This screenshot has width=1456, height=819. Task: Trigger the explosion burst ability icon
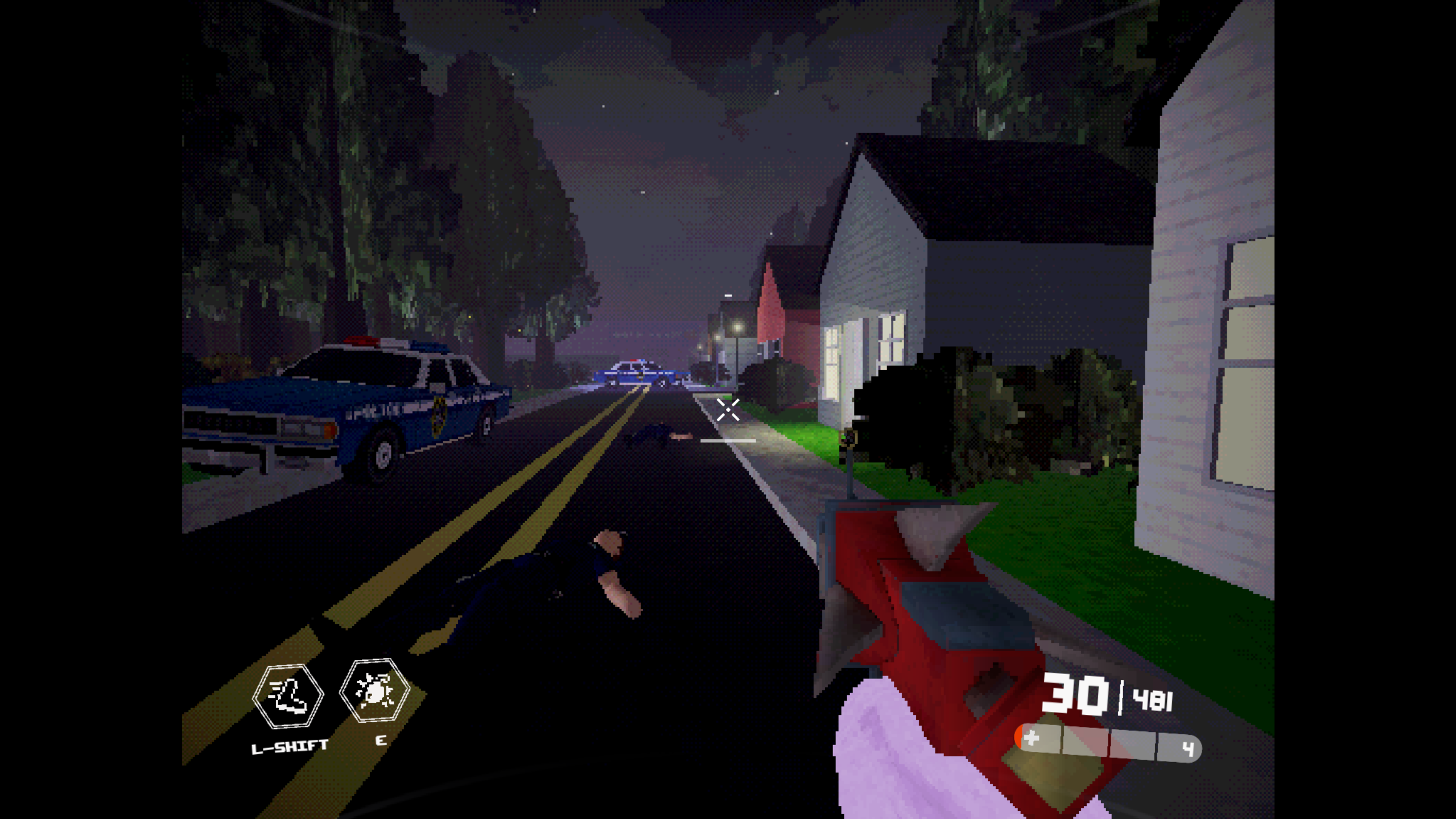(x=374, y=690)
